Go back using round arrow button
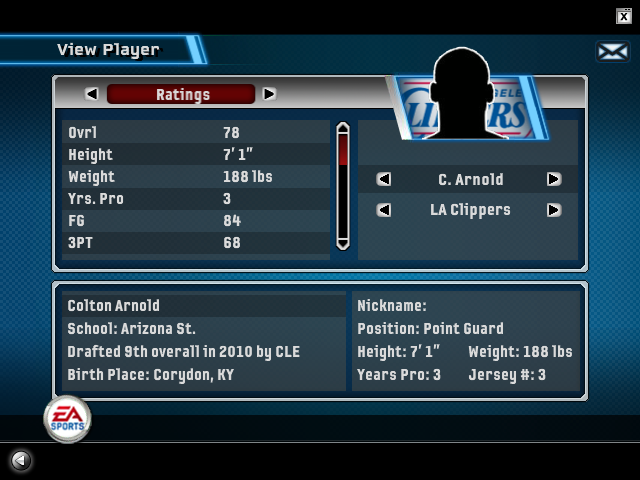Viewport: 640px width, 480px height. (x=20, y=460)
